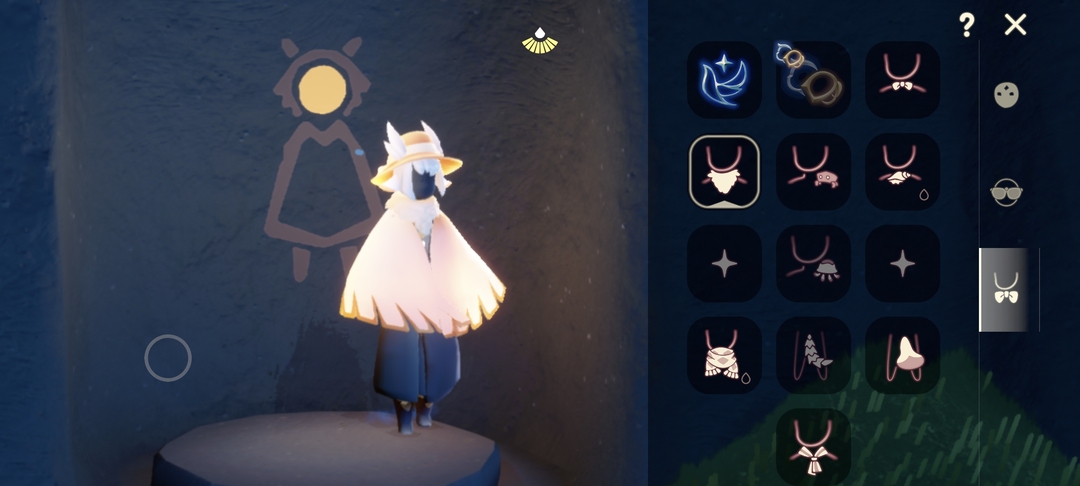This screenshot has width=1080, height=486.
Task: Close the outfit wardrobe menu
Action: tap(1015, 25)
